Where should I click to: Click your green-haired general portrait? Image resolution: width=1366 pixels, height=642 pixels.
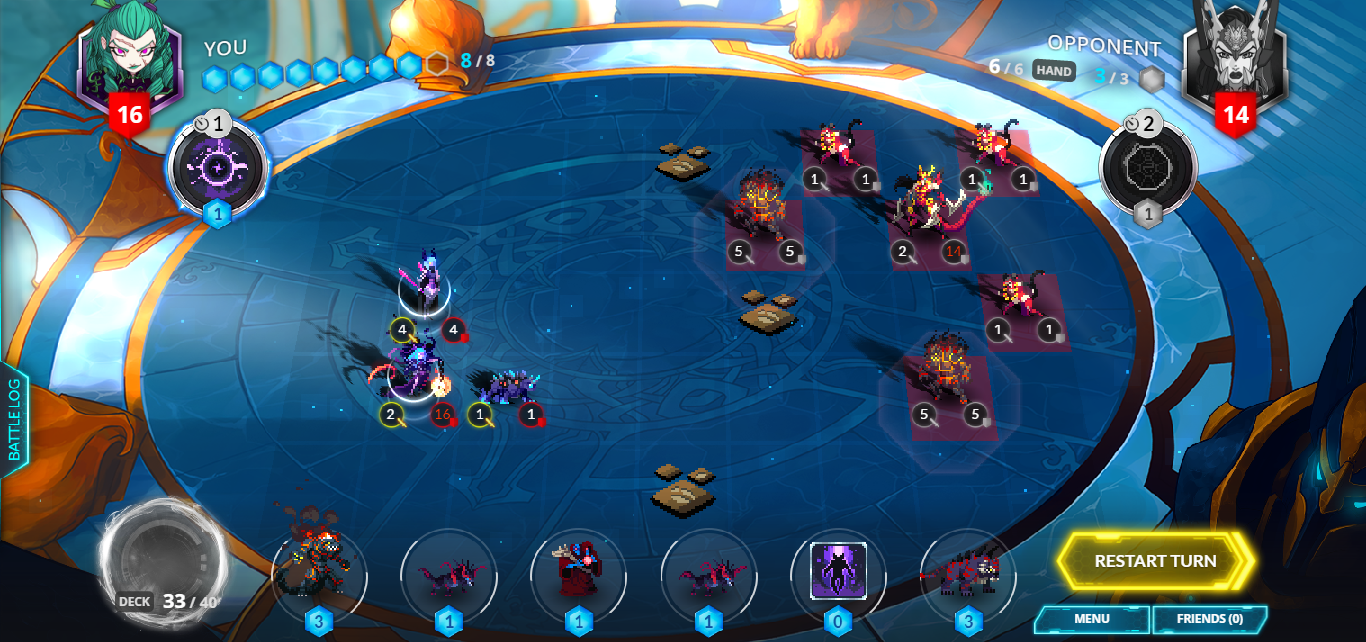tap(130, 62)
